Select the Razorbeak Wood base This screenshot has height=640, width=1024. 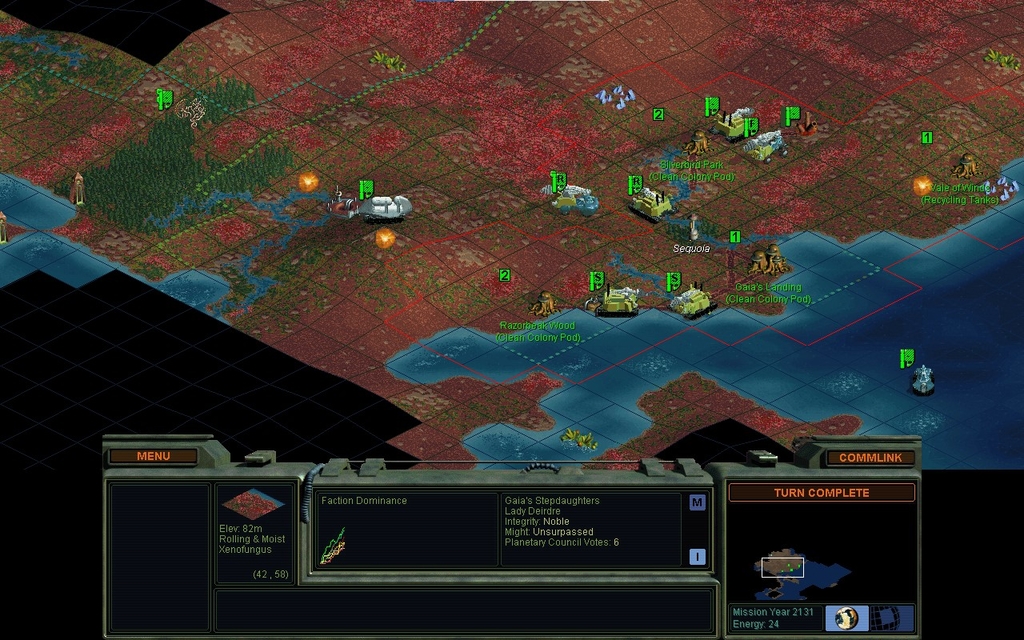pos(543,302)
